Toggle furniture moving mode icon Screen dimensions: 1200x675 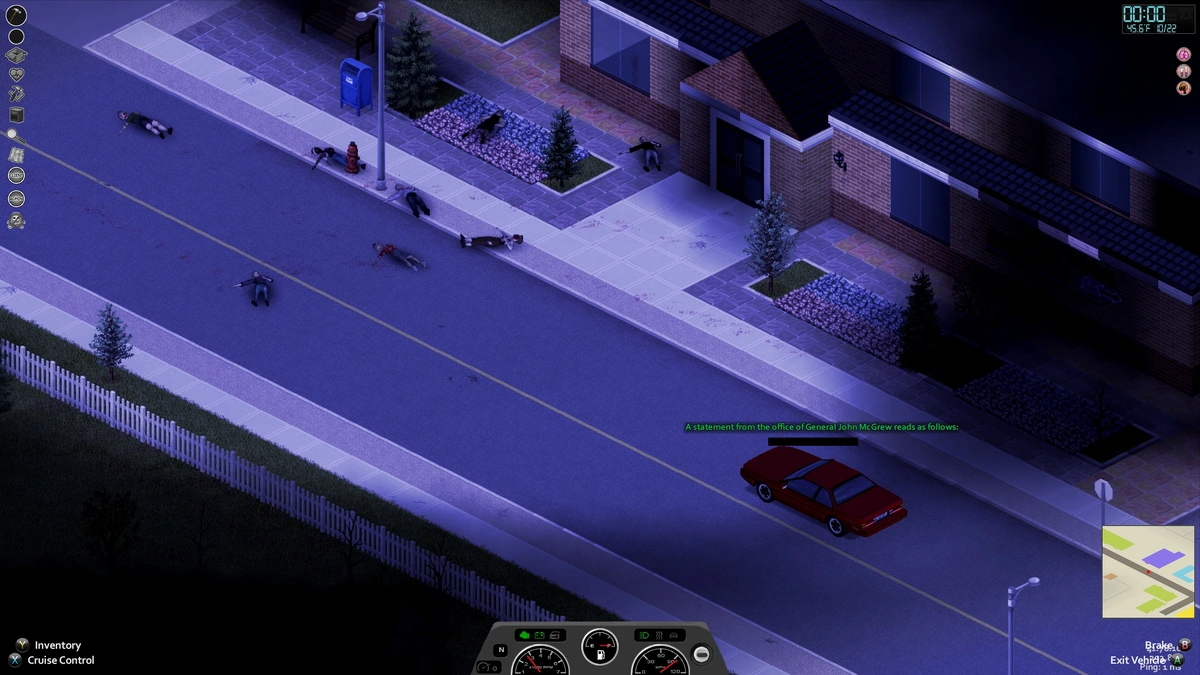(16, 114)
